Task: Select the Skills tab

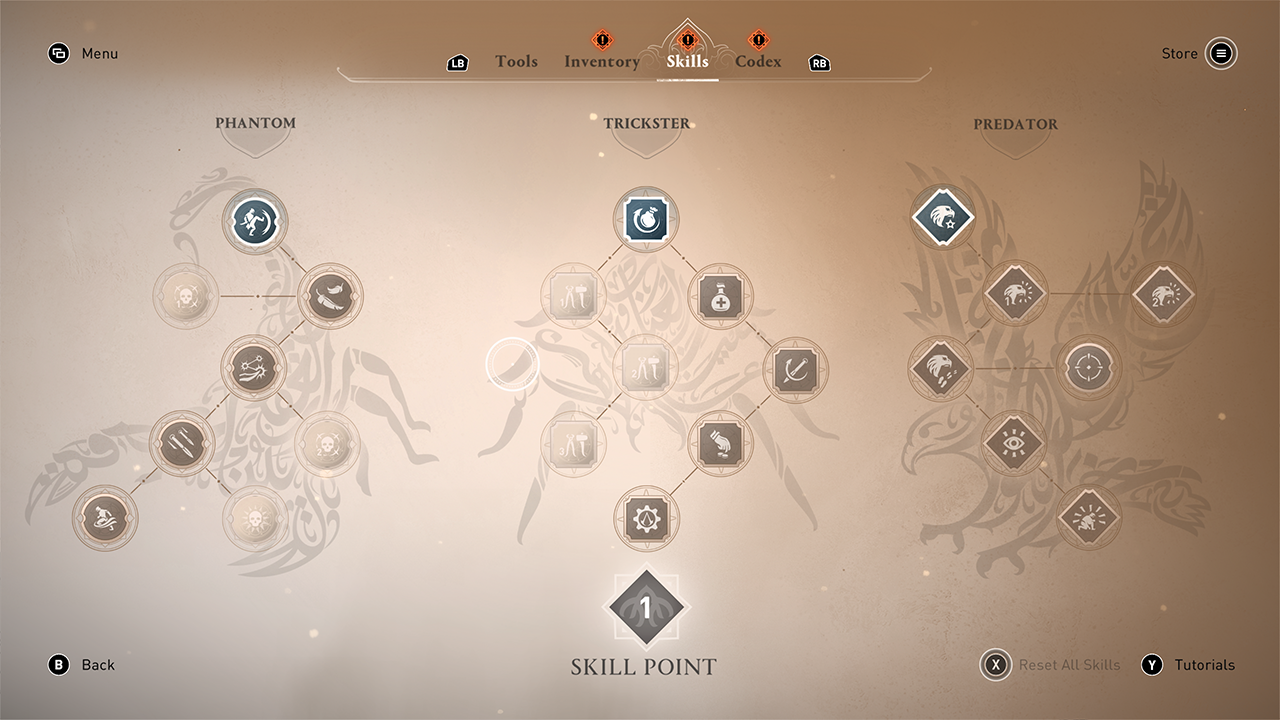Action: pyautogui.click(x=687, y=61)
